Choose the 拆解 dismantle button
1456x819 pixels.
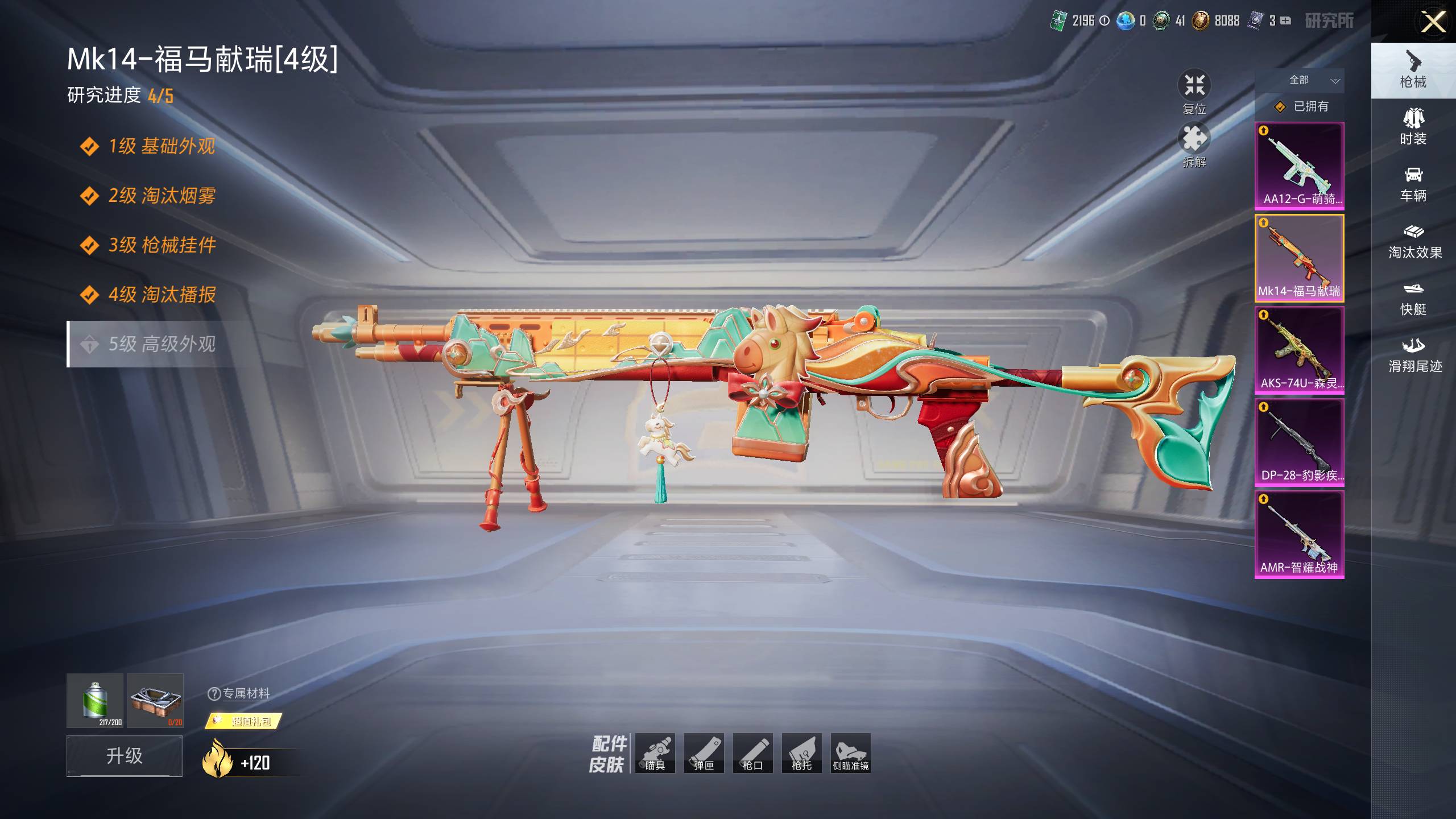(x=1194, y=146)
